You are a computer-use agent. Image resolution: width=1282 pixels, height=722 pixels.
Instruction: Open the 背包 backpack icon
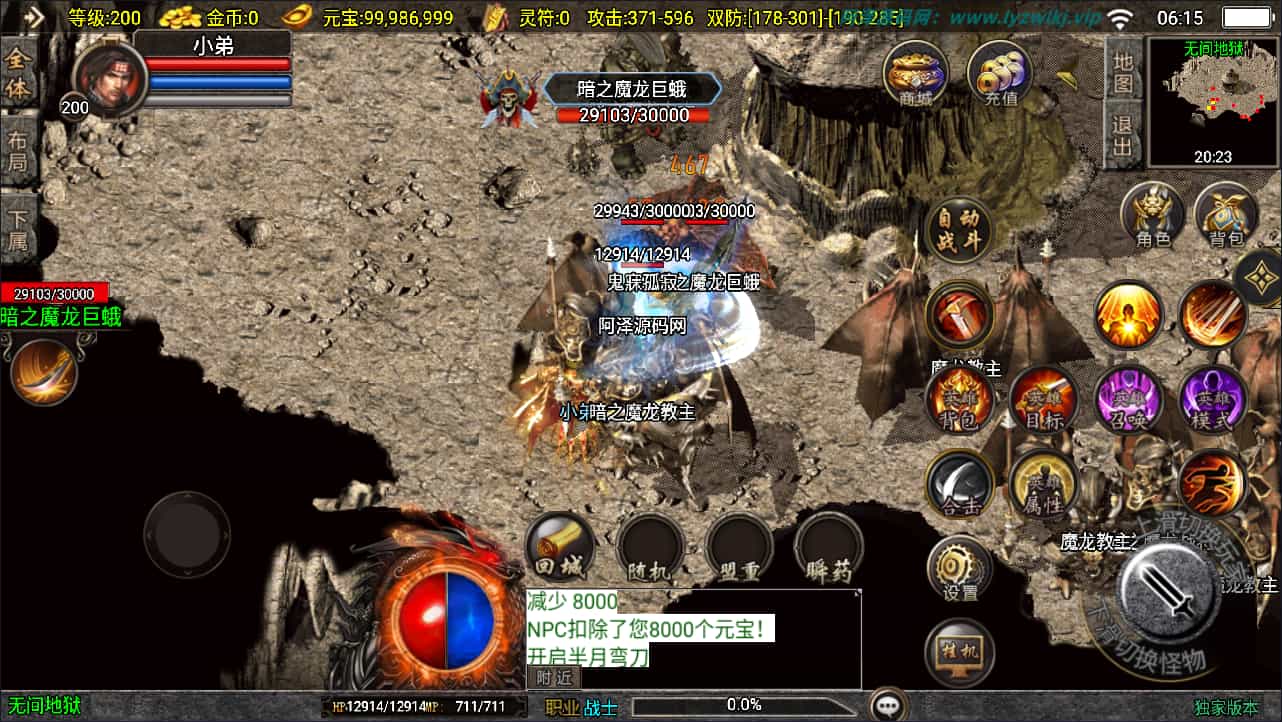pyautogui.click(x=1226, y=216)
